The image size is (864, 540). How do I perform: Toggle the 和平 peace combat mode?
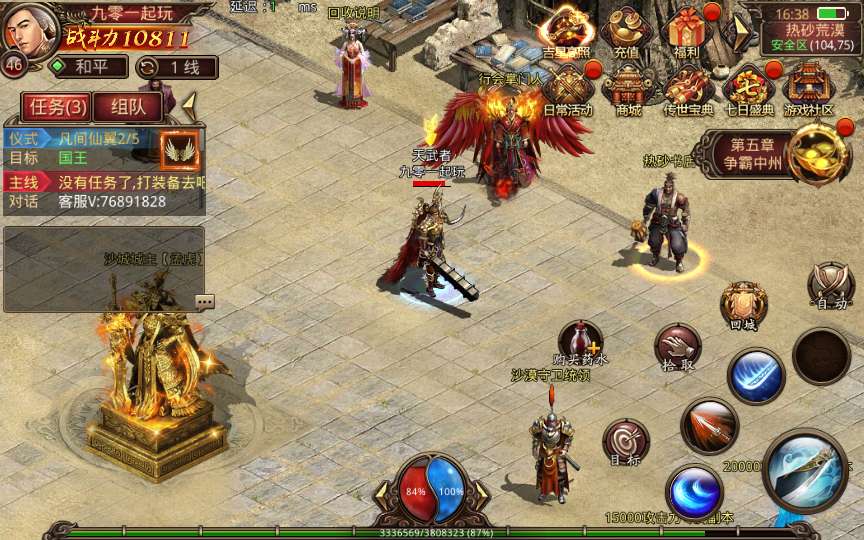point(89,67)
